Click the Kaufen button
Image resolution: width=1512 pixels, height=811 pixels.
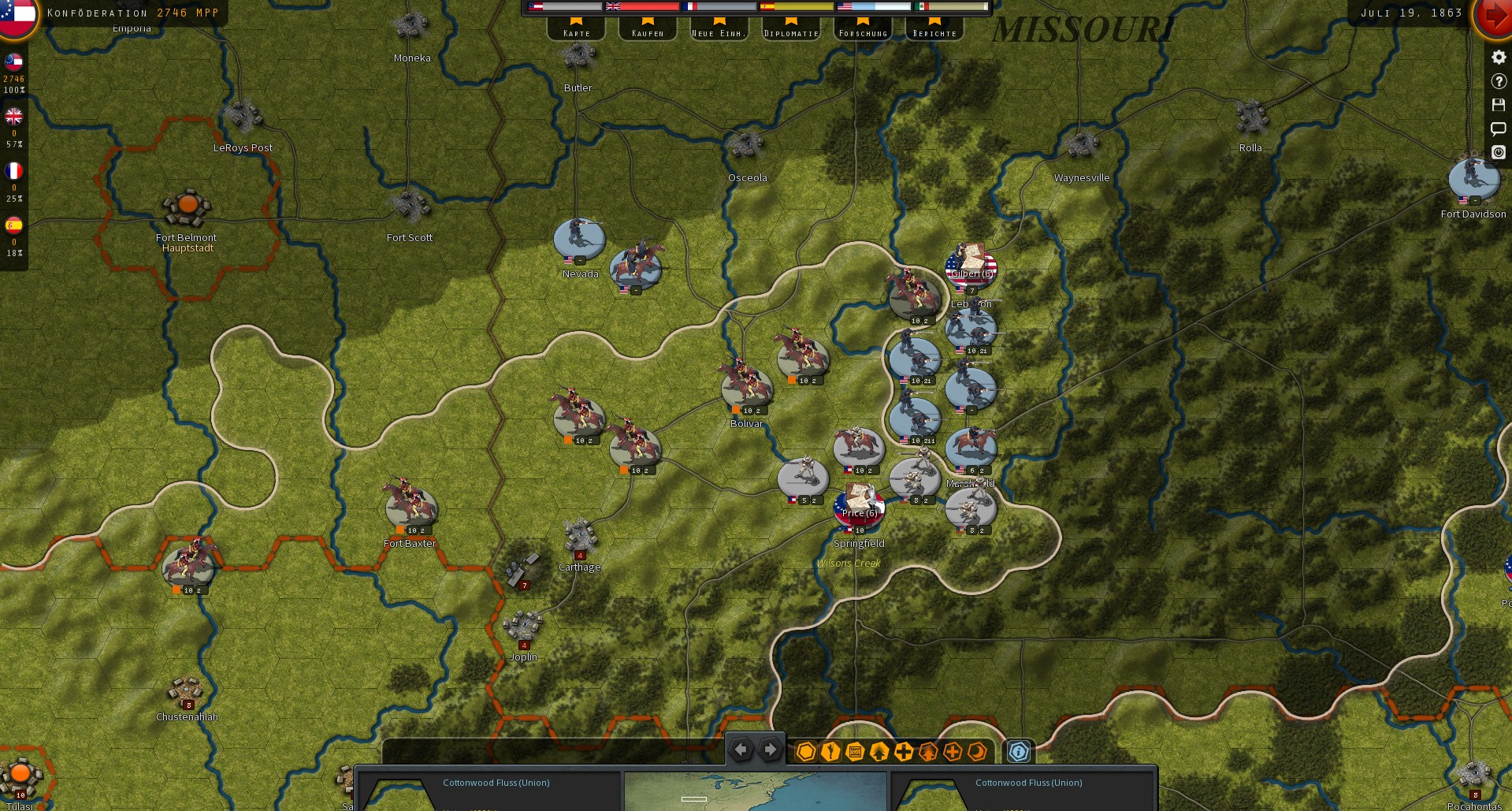(x=647, y=32)
